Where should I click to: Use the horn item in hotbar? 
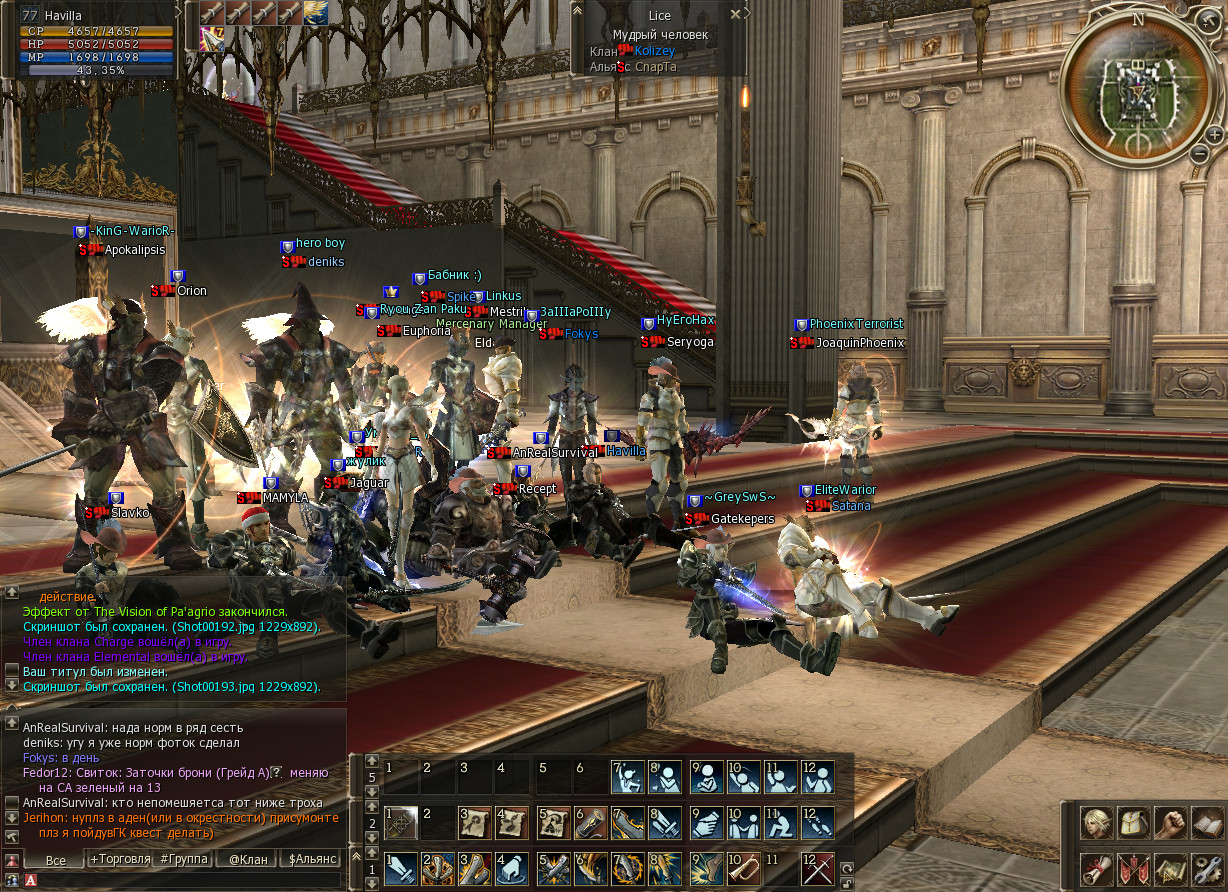pos(743,869)
